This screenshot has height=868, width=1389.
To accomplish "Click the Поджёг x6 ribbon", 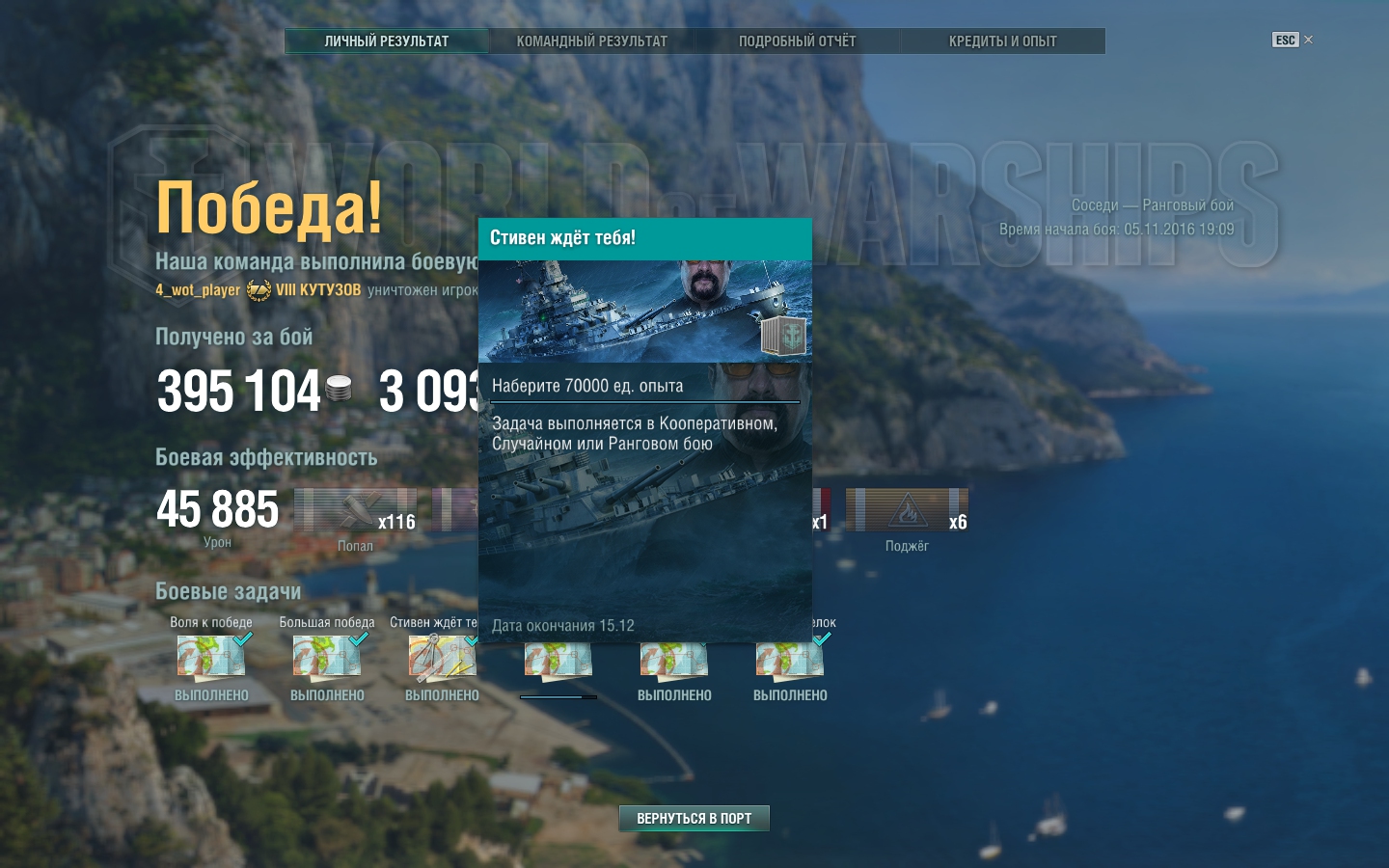I will (907, 510).
